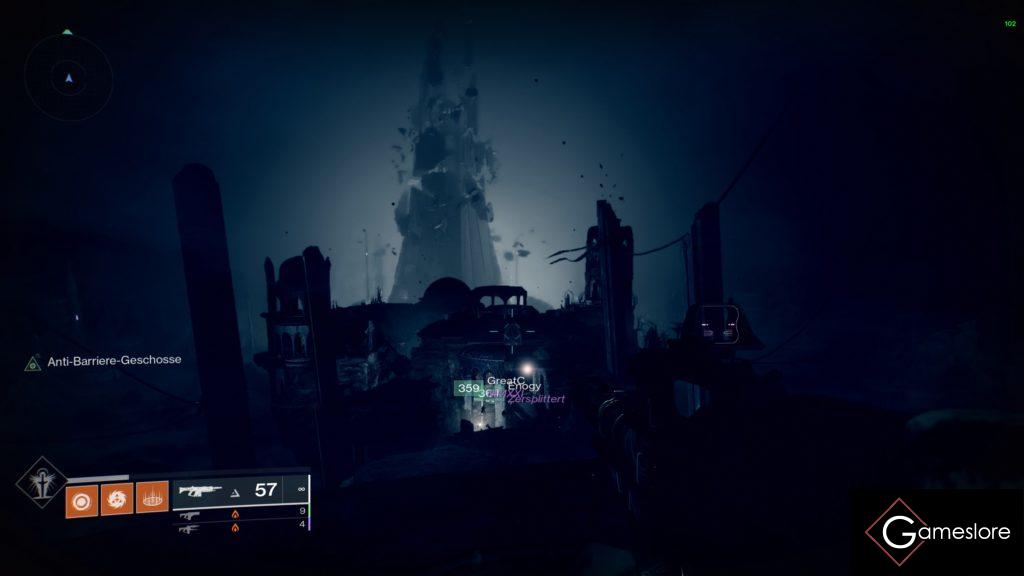The width and height of the screenshot is (1024, 576).
Task: Activate the rift class ability icon
Action: click(x=152, y=497)
